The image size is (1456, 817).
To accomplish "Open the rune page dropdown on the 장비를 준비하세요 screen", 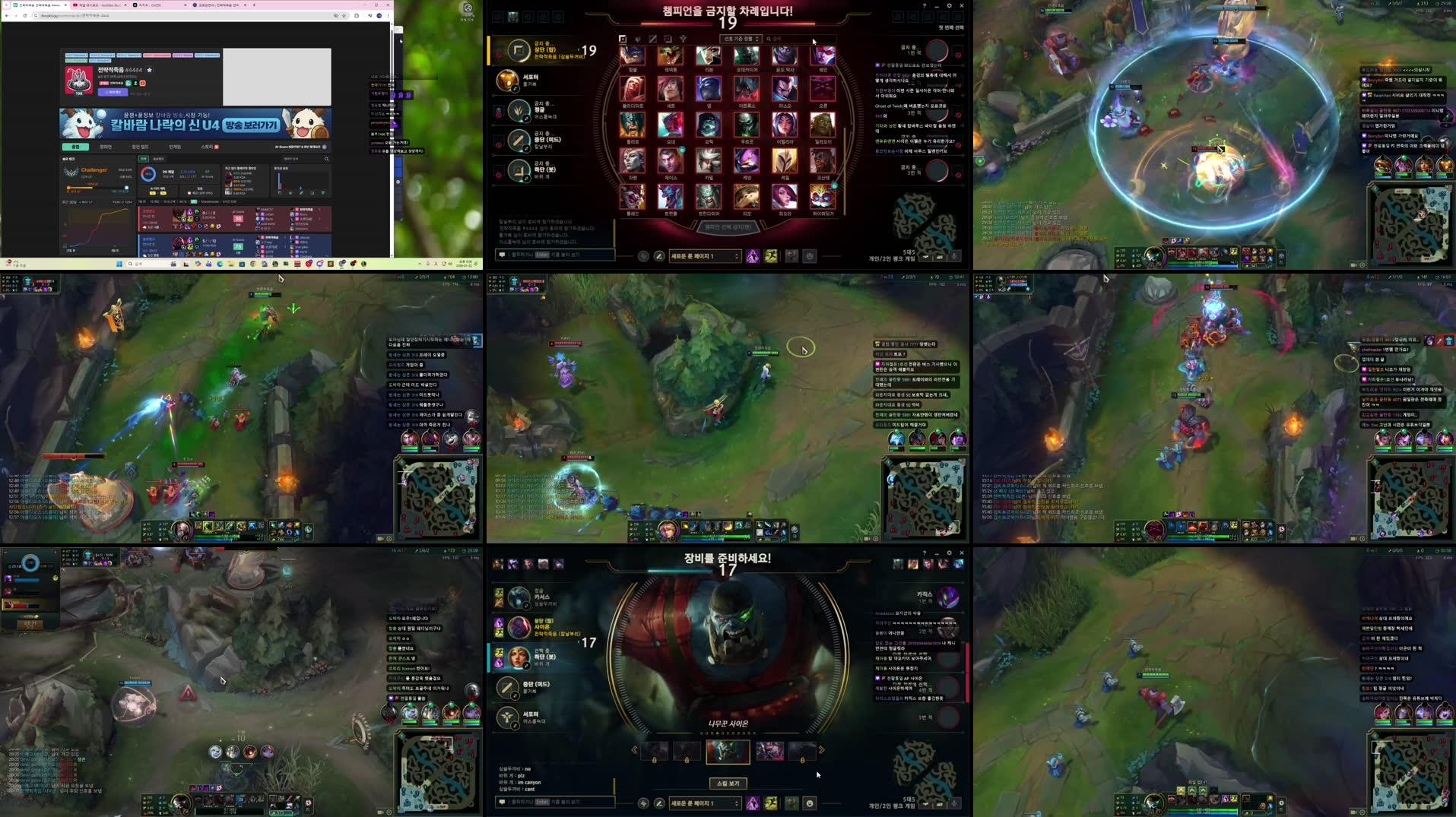I will click(705, 802).
